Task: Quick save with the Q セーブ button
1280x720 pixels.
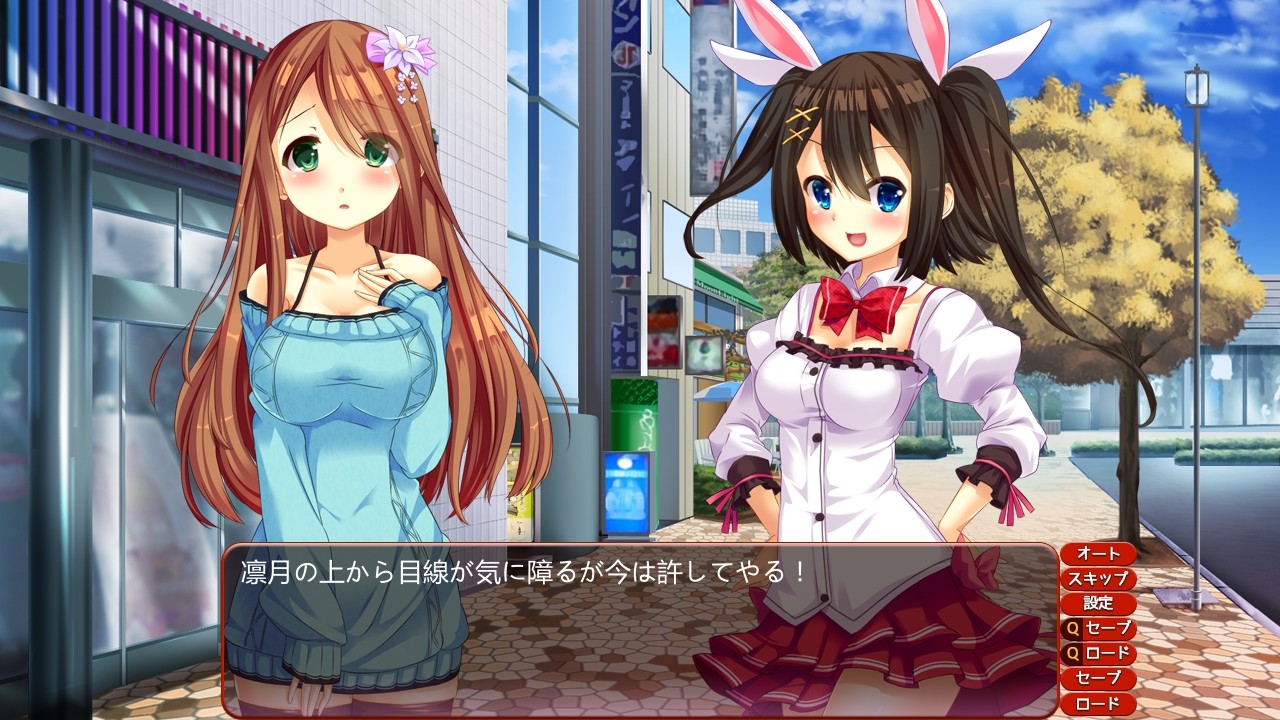Action: point(1097,629)
